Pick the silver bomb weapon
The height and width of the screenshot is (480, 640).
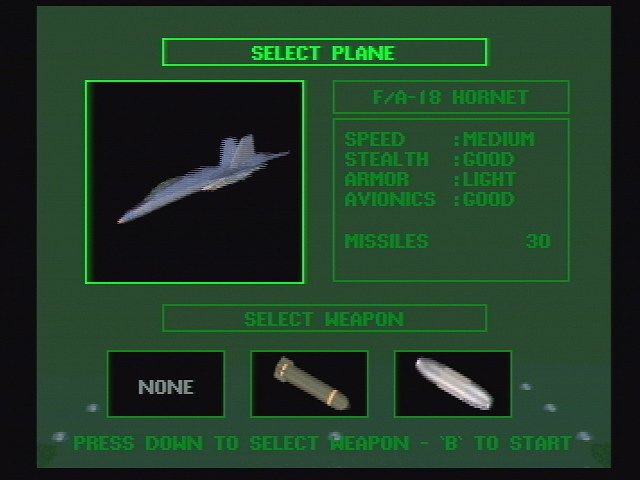point(452,384)
